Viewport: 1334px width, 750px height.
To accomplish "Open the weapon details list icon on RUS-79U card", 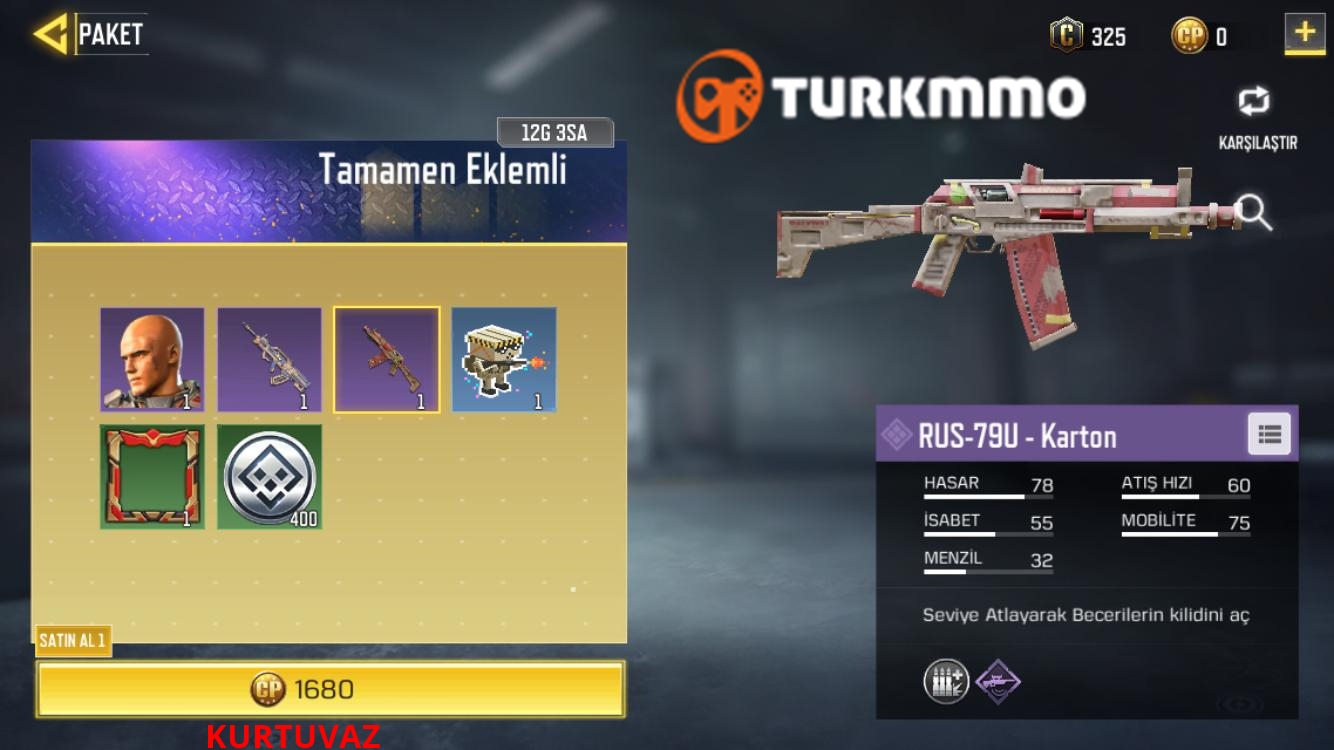I will (1269, 434).
